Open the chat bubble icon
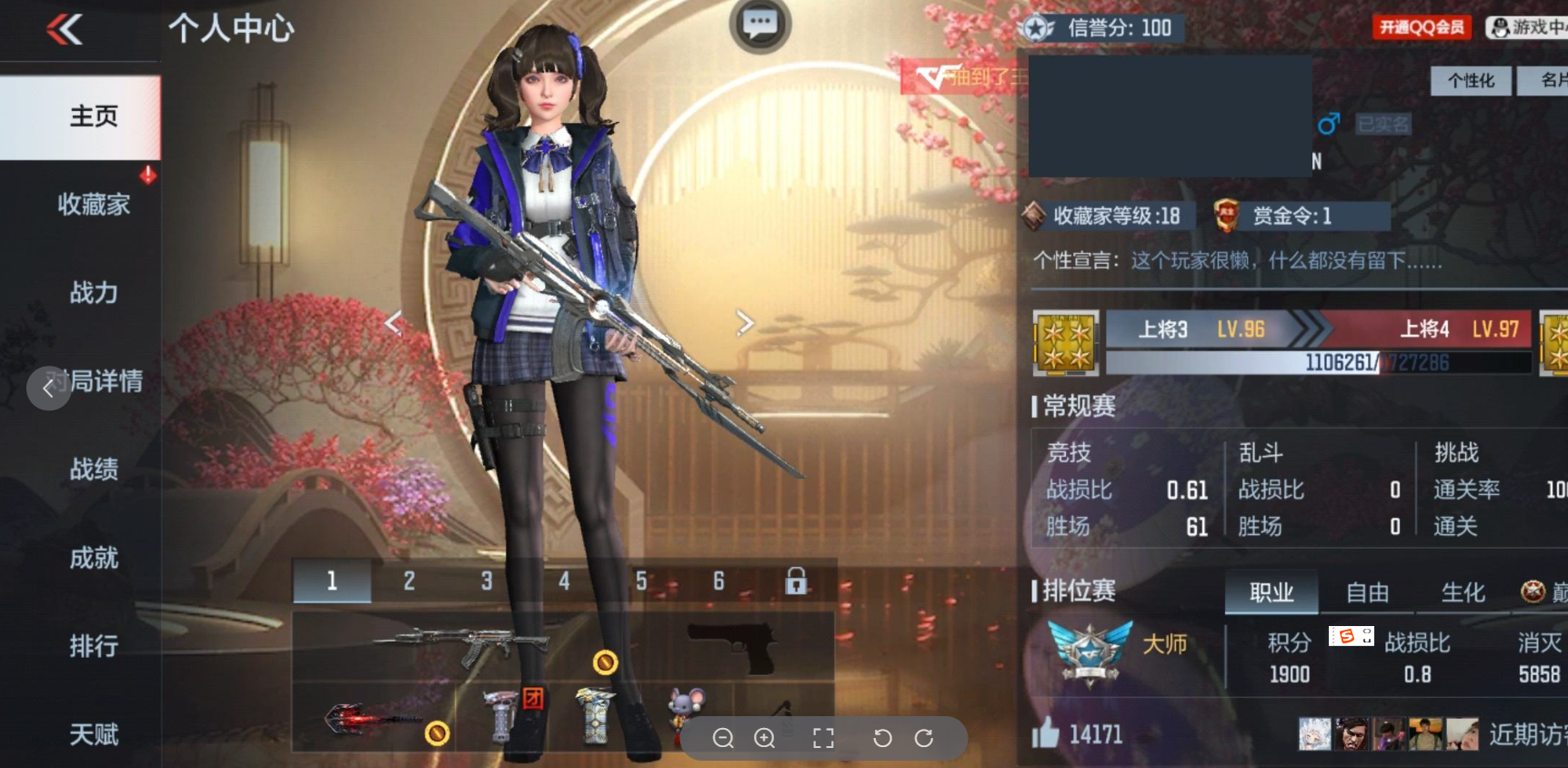This screenshot has width=1568, height=768. point(759,24)
